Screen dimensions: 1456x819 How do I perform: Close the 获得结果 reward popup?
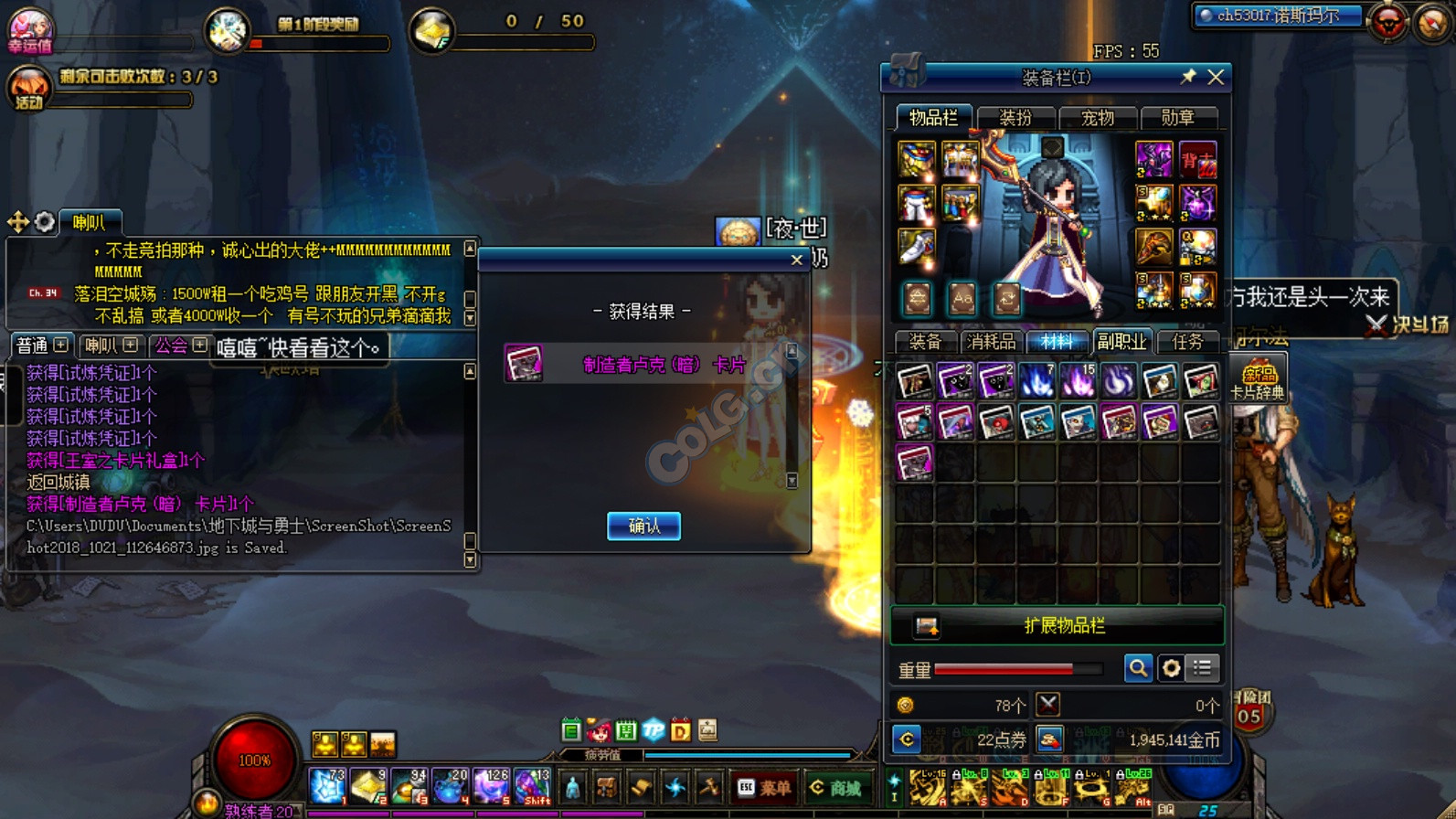point(796,261)
